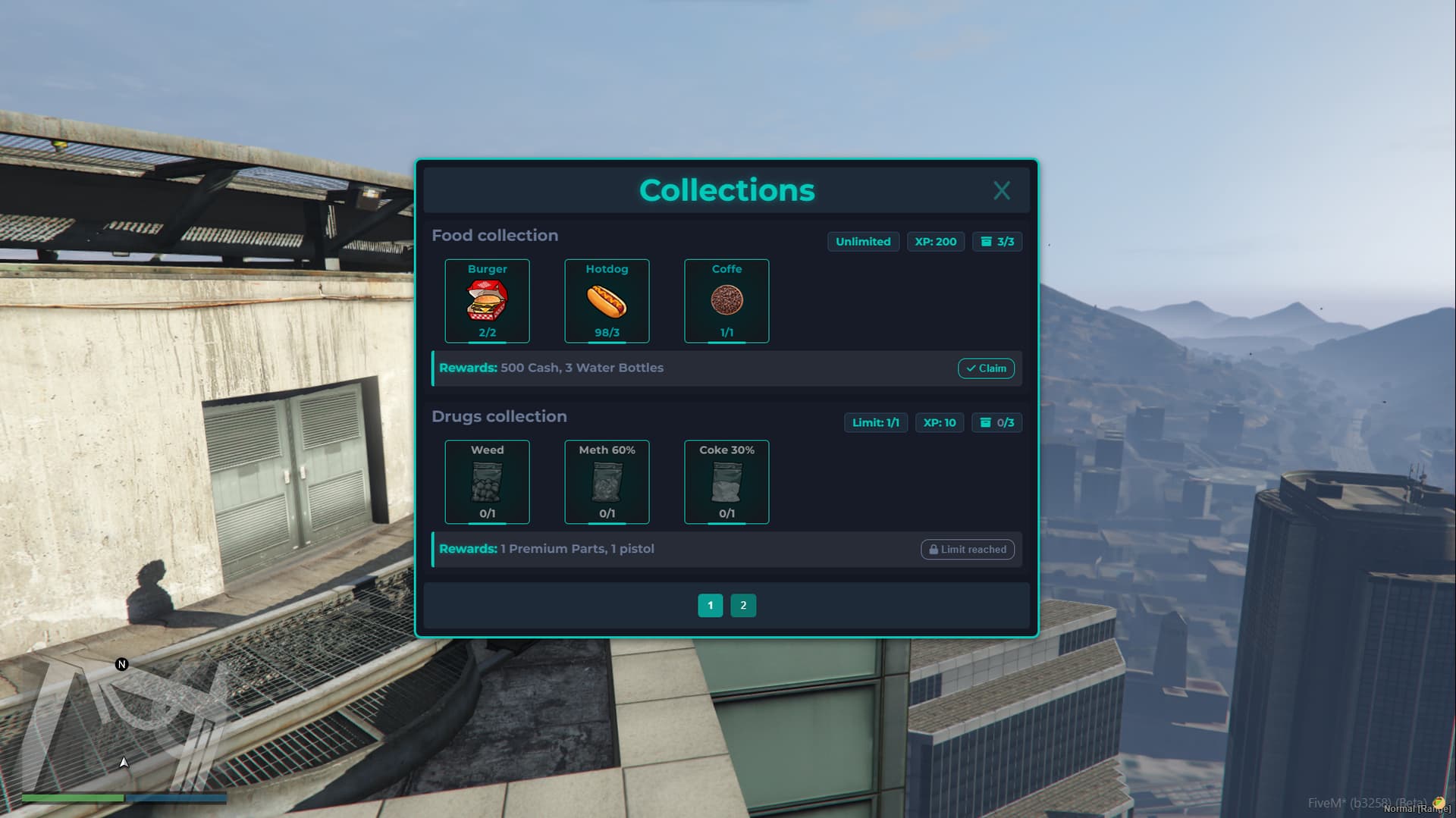This screenshot has height=818, width=1456.
Task: Select page 1 in the pagination
Action: 710,605
